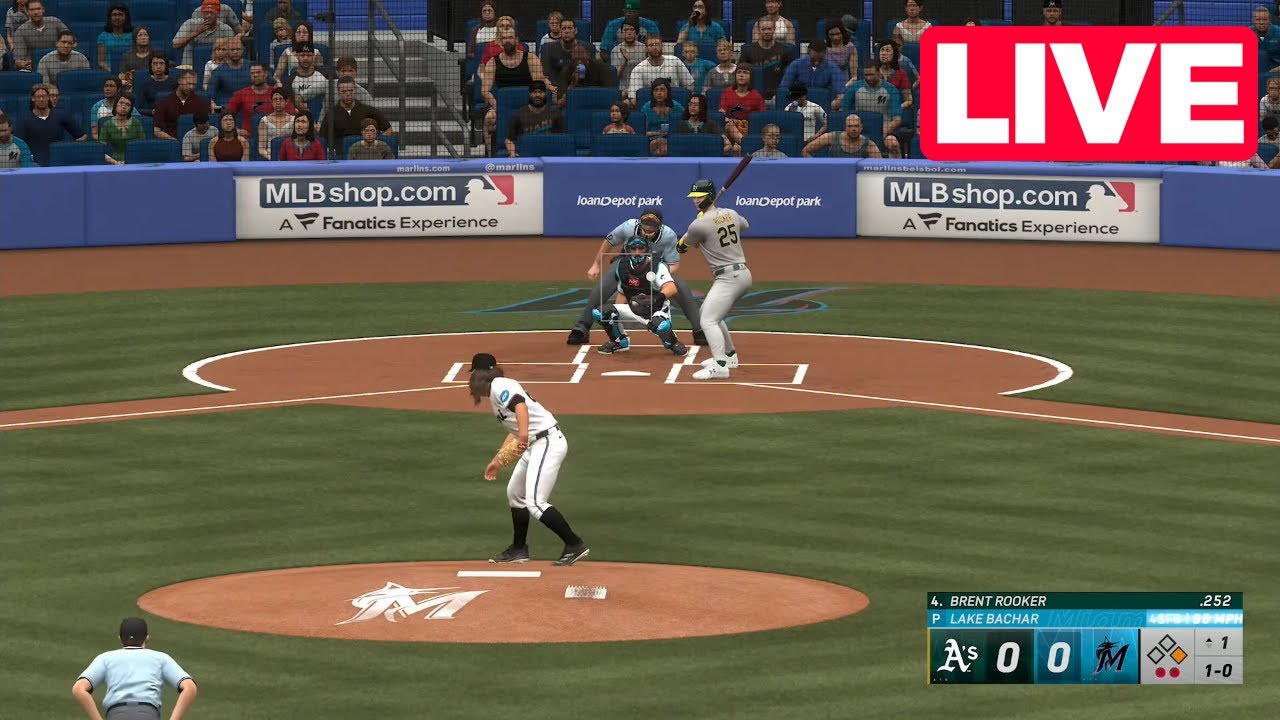The image size is (1280, 720).
Task: Click the Miami Marlins logo on the scoreboard
Action: (x=1109, y=654)
